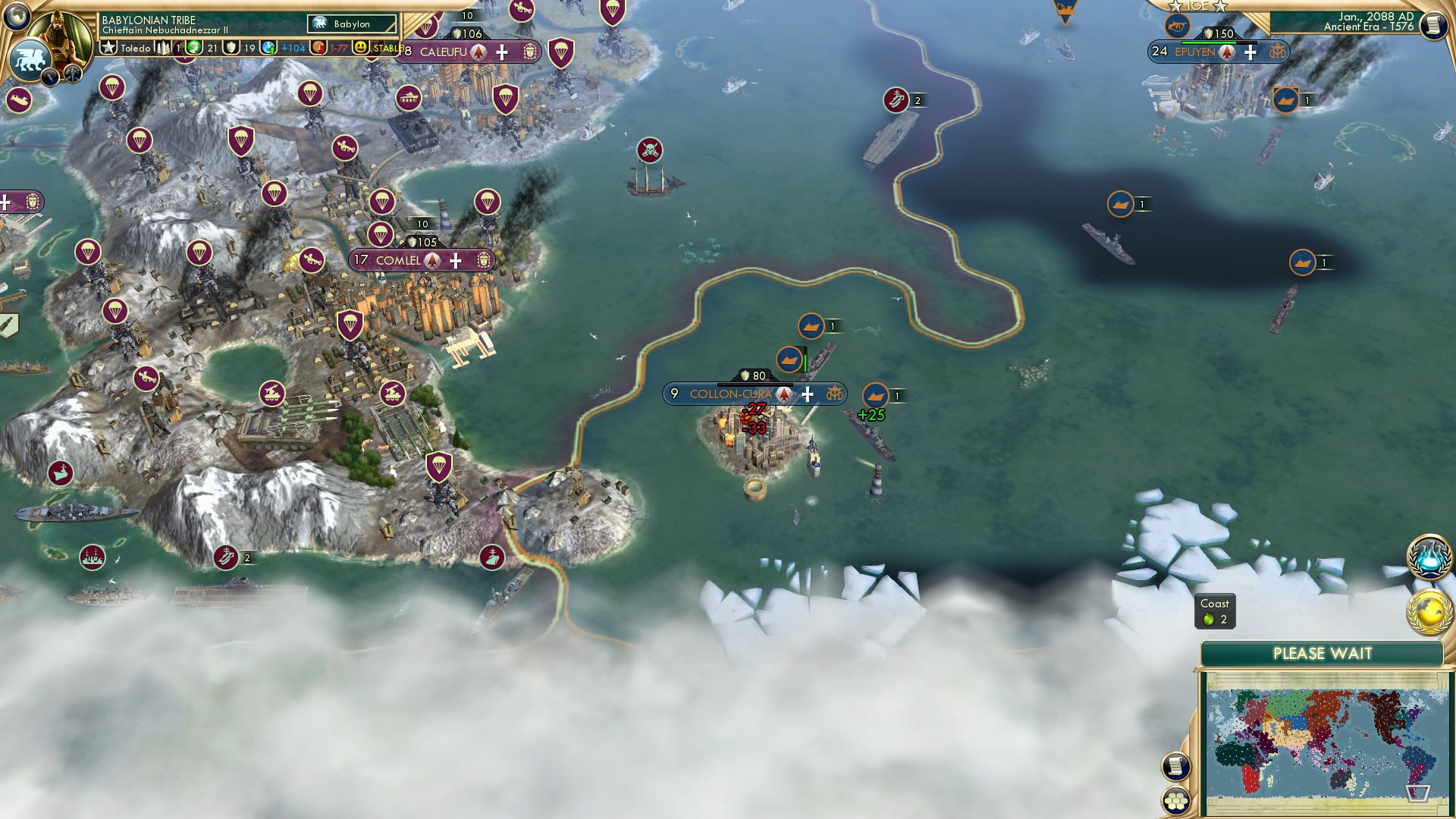Toggle the right IGE star at the top
Viewport: 1456px width, 819px height.
coord(1220,7)
